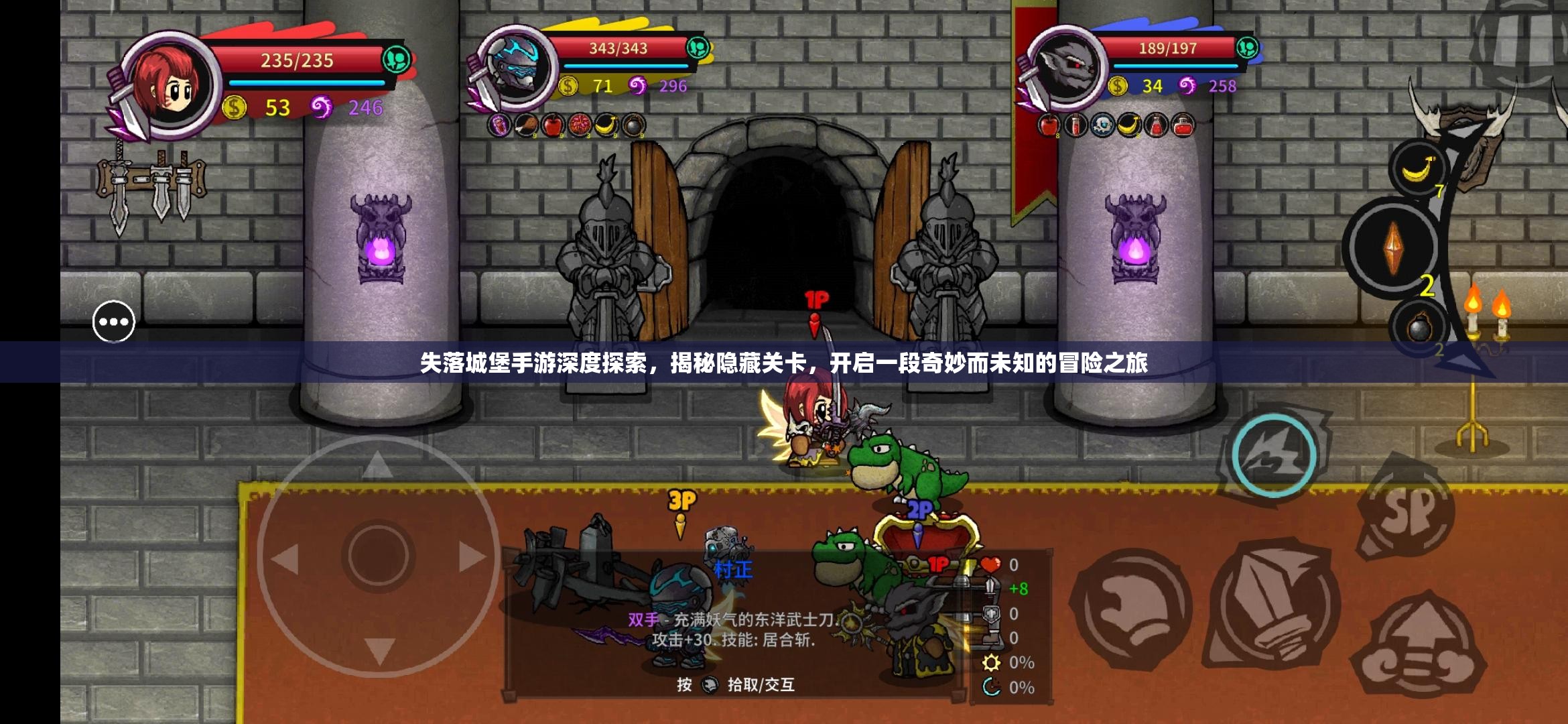Image resolution: width=1568 pixels, height=724 pixels.
Task: Click the skull icon in third player's items
Action: tap(1102, 125)
